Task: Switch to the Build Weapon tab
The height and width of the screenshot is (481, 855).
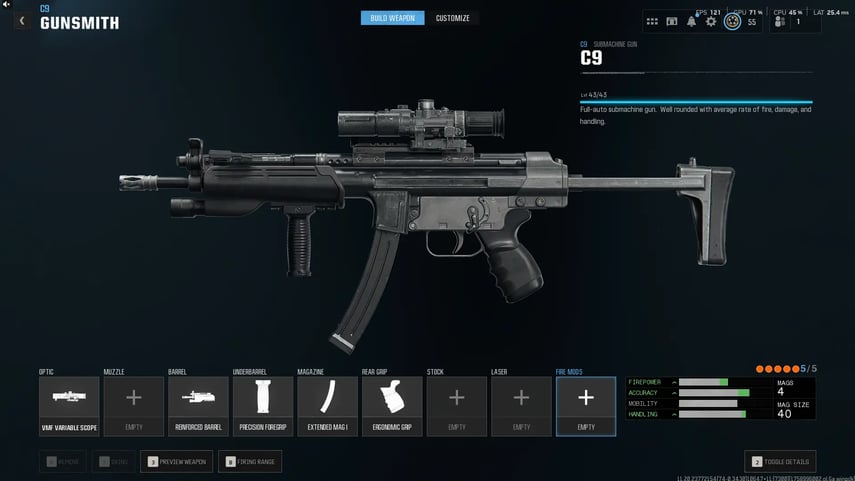Action: 392,18
